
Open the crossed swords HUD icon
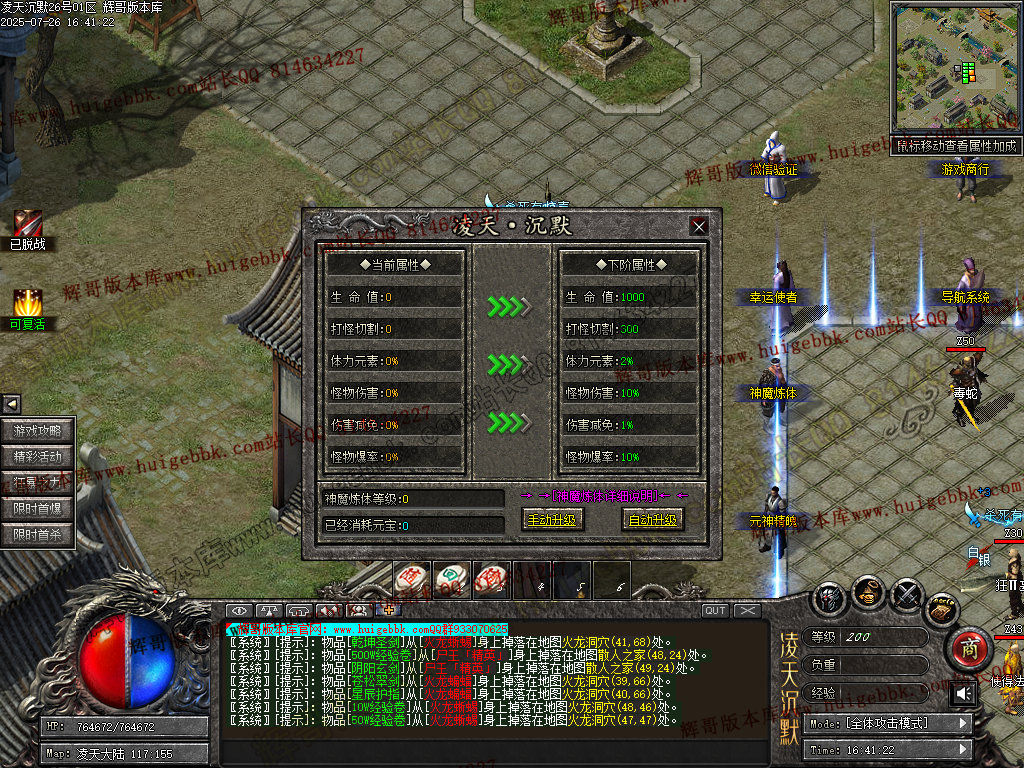(907, 596)
